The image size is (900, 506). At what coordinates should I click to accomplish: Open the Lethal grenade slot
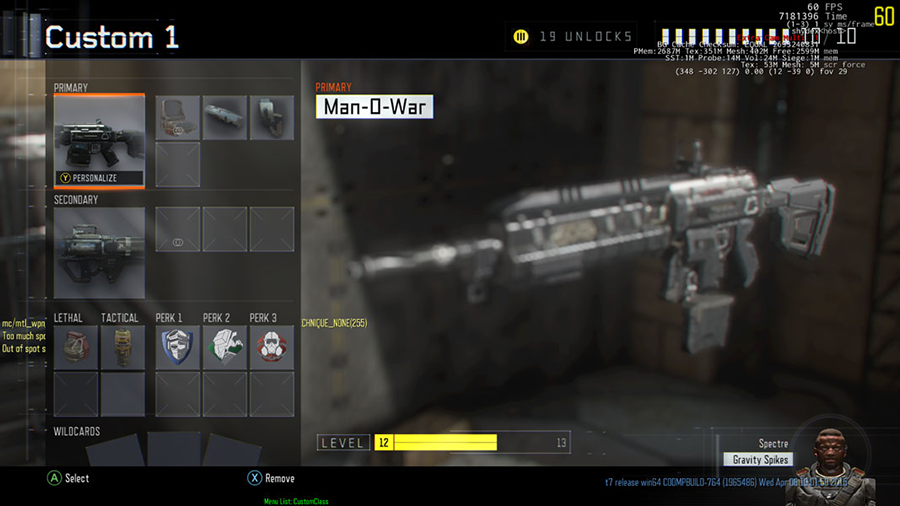coord(76,346)
